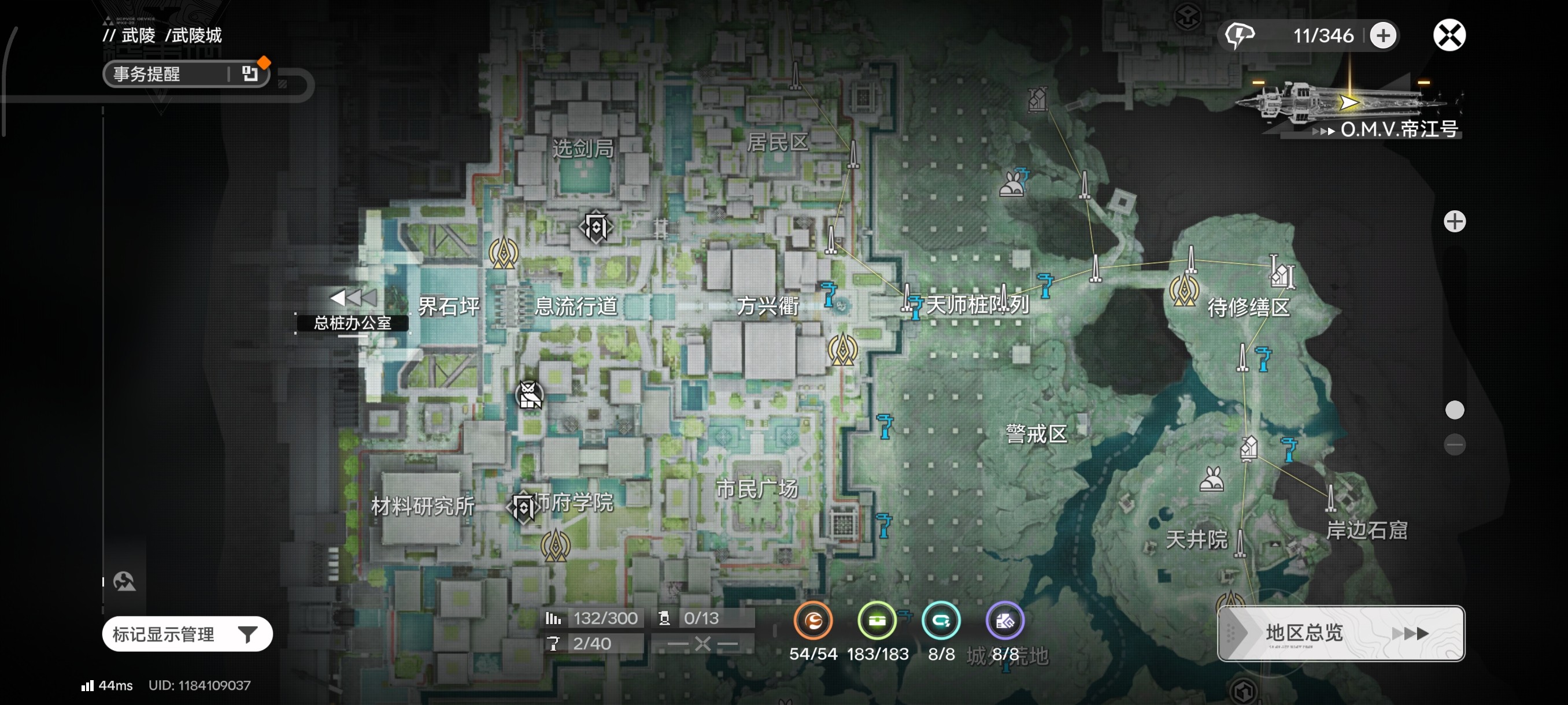Select the orange swirl collectible counter 54/54

pos(812,621)
